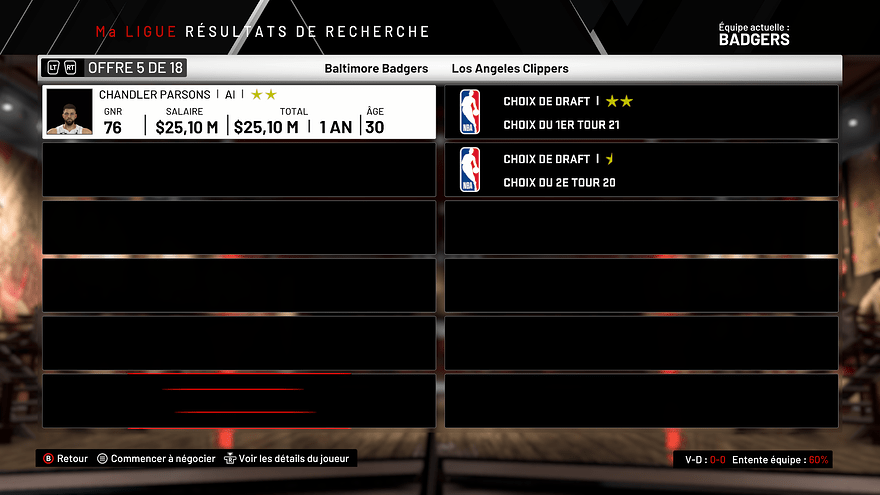Image resolution: width=880 pixels, height=495 pixels.
Task: Open Voir les détails du joueur
Action: coord(288,459)
